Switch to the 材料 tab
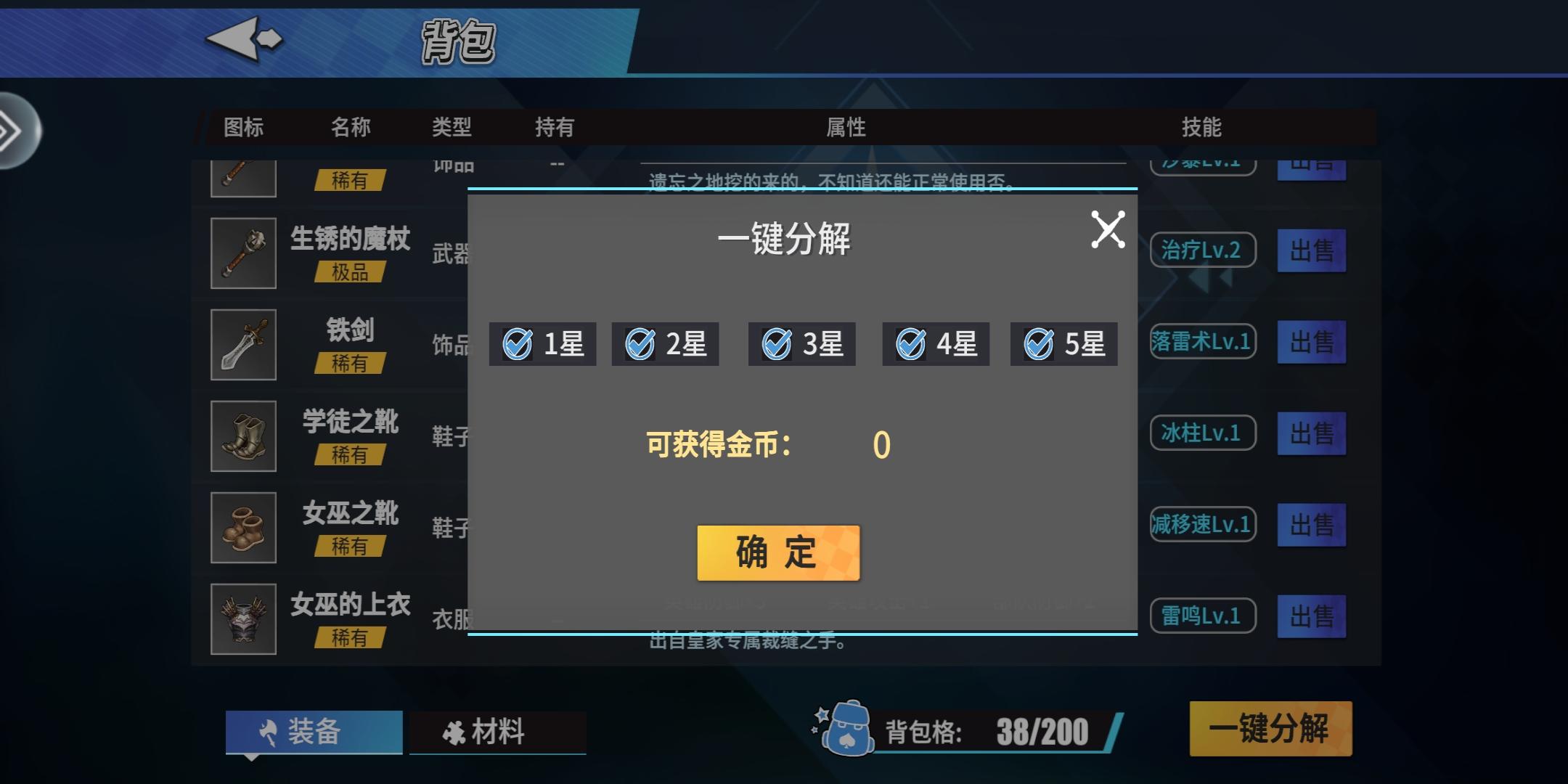Image resolution: width=1568 pixels, height=784 pixels. pyautogui.click(x=498, y=732)
